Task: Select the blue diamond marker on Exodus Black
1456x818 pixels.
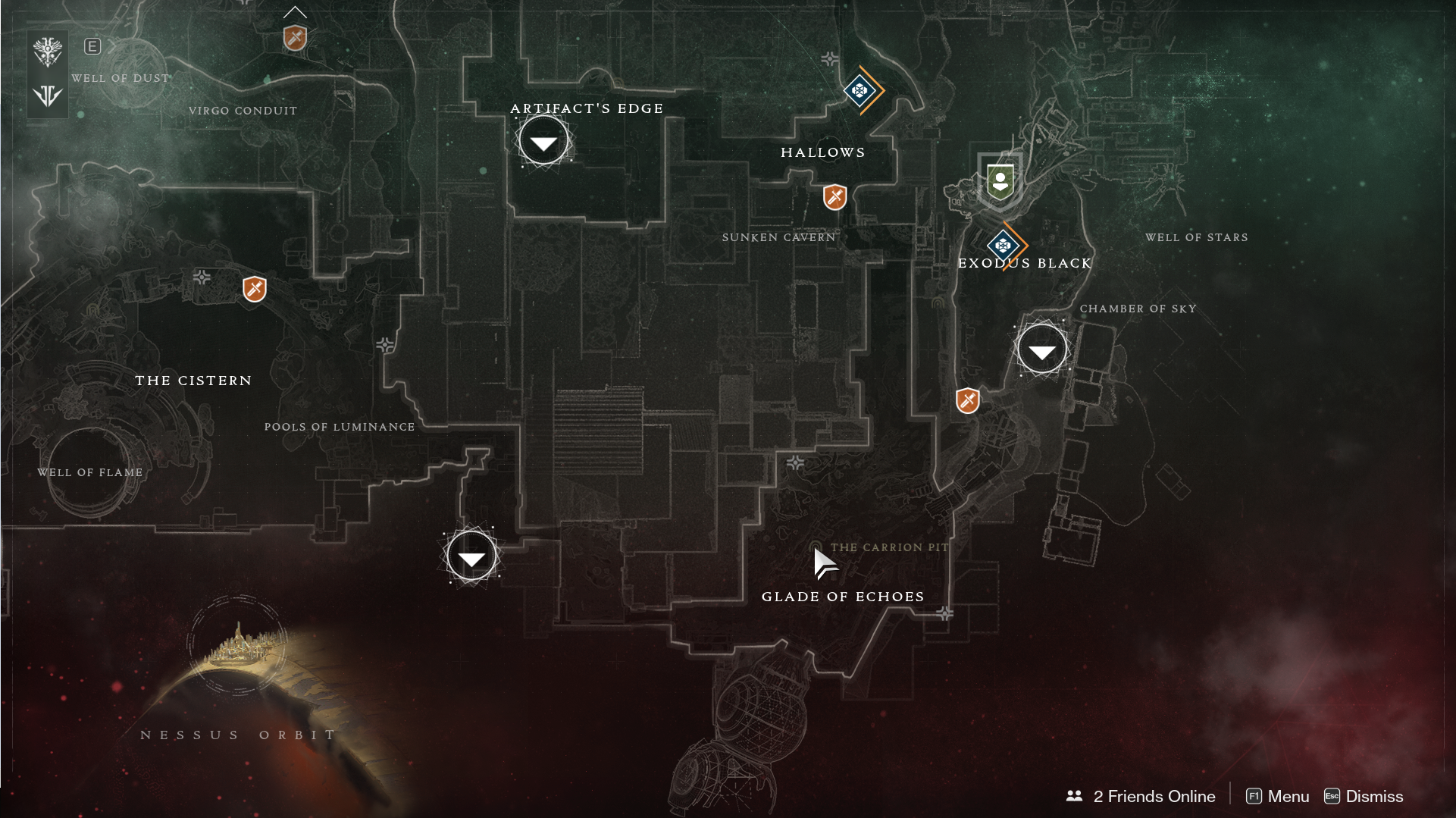Action: click(x=1003, y=246)
